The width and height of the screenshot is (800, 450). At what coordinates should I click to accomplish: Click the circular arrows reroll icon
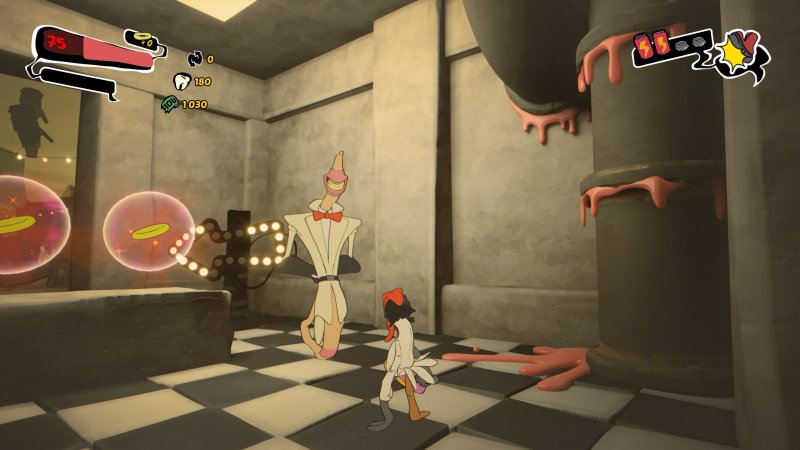pyautogui.click(x=194, y=59)
